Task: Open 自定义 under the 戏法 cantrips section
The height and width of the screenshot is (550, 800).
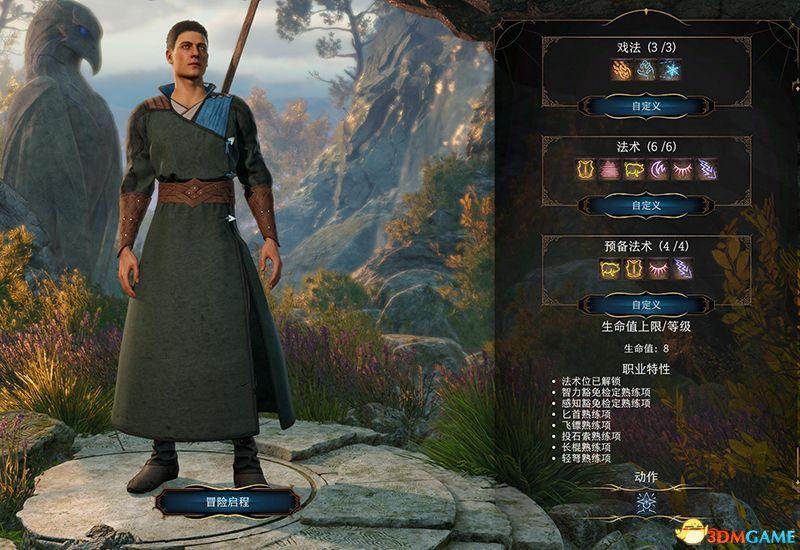Action: pos(647,104)
